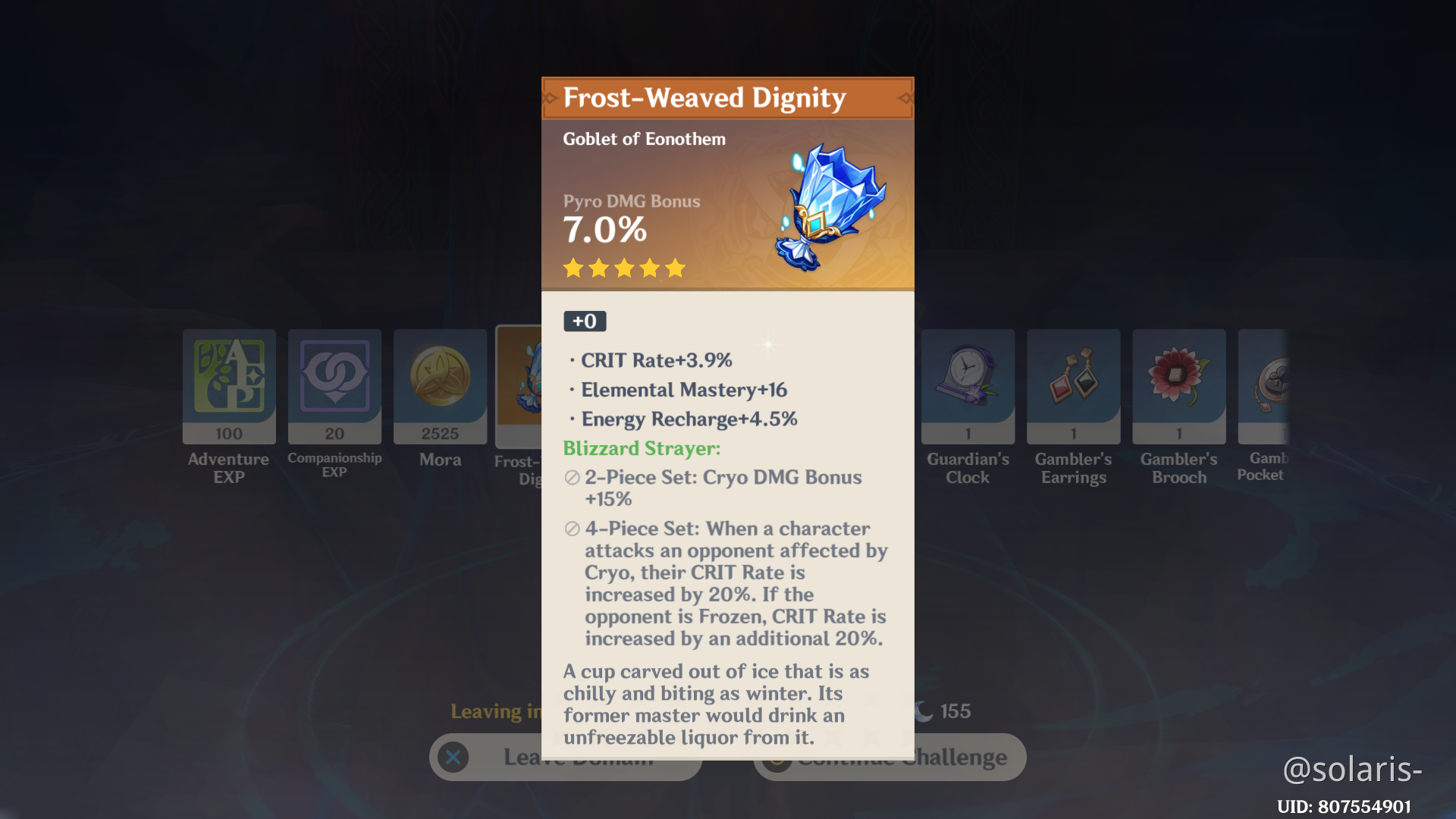Screen dimensions: 1456x819
Task: Click the Companionship EXP reward icon
Action: 334,387
